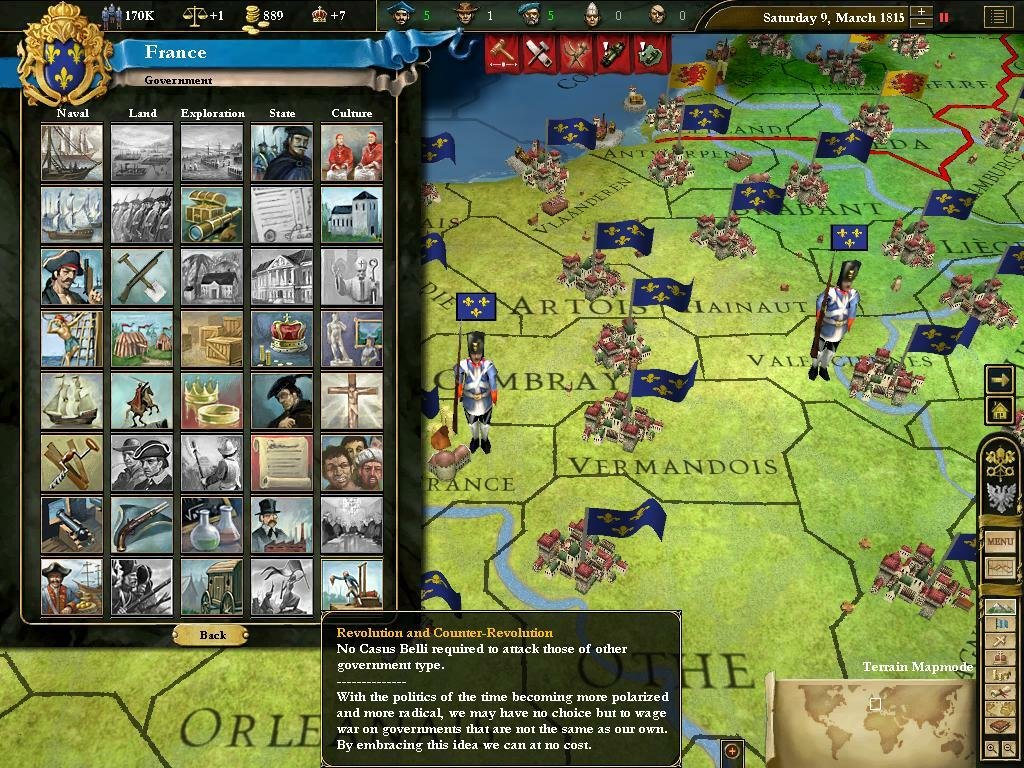Choose the flintlock pistol idea icon
The width and height of the screenshot is (1024, 768).
coord(142,524)
